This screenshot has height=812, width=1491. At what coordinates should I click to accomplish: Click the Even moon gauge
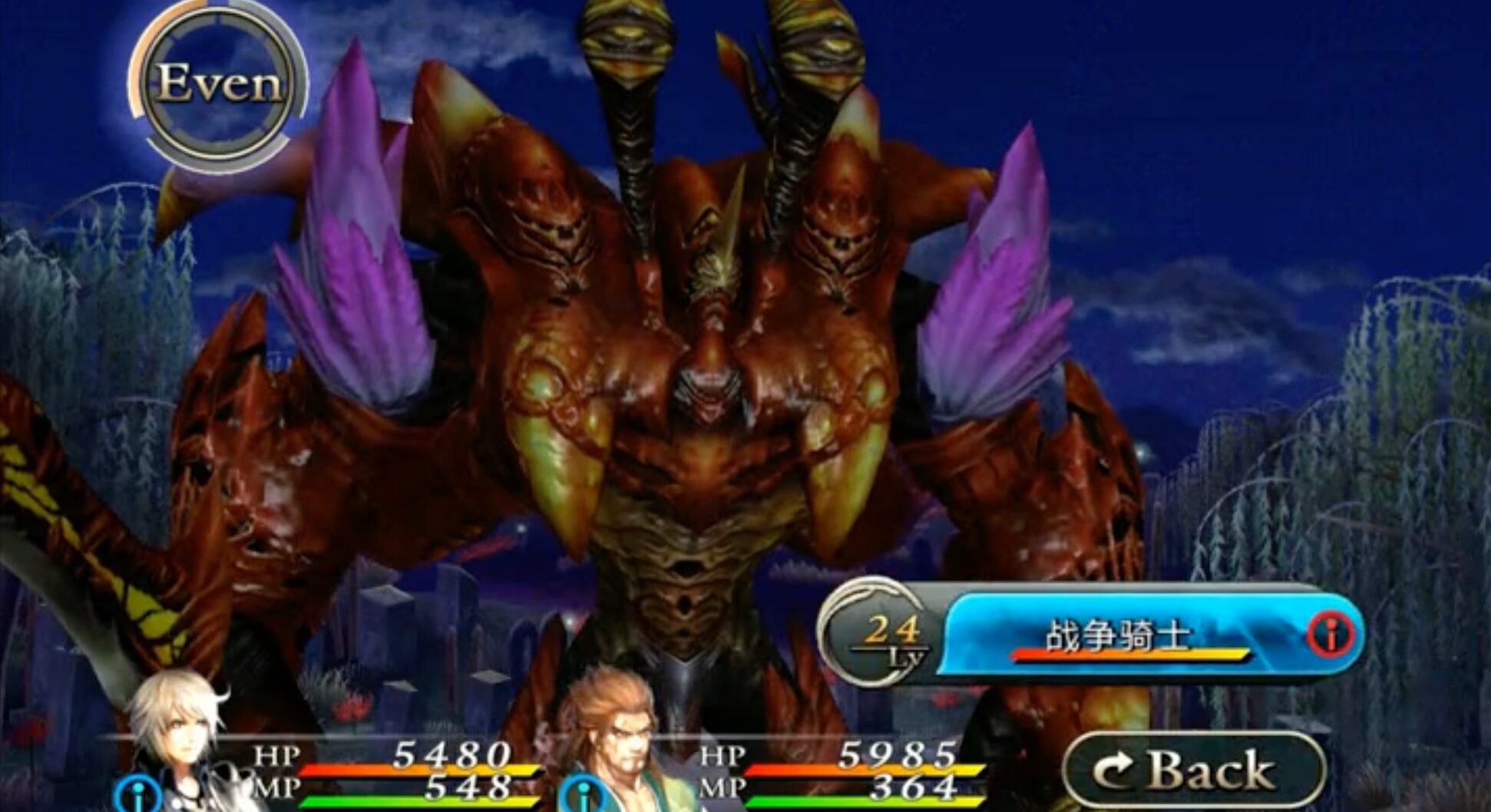click(218, 85)
